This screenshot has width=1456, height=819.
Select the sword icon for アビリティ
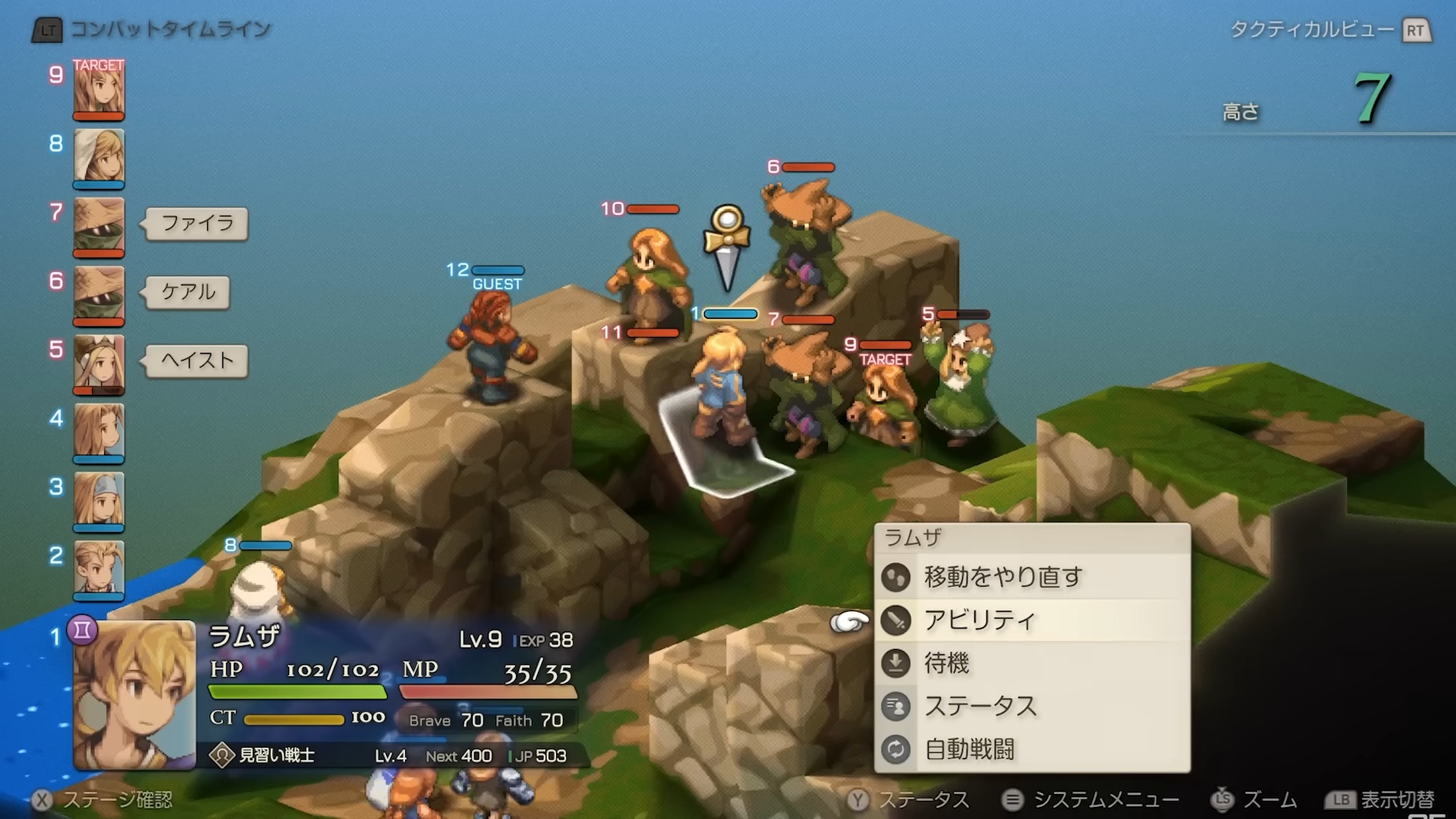click(896, 619)
